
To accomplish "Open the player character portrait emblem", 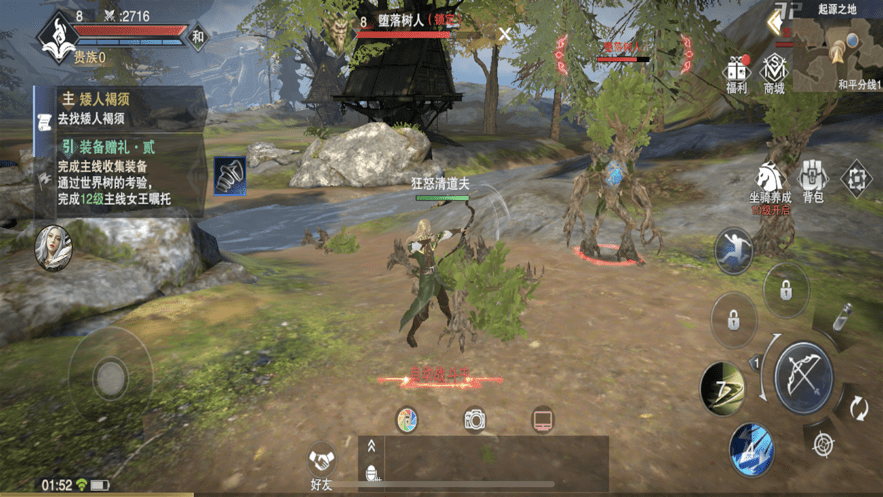I will pos(54,34).
